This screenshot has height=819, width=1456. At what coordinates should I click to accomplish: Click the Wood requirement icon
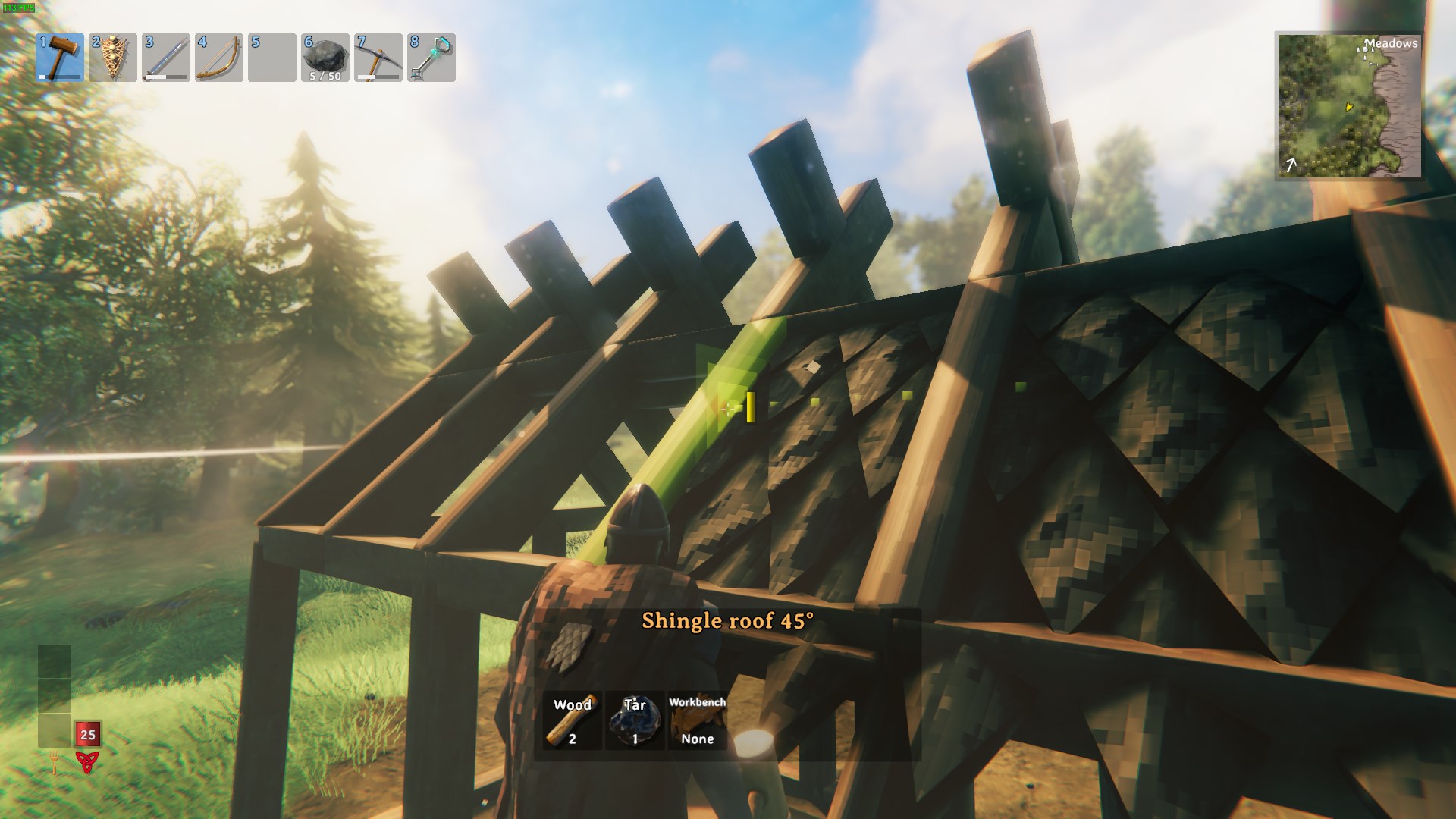pos(573,721)
